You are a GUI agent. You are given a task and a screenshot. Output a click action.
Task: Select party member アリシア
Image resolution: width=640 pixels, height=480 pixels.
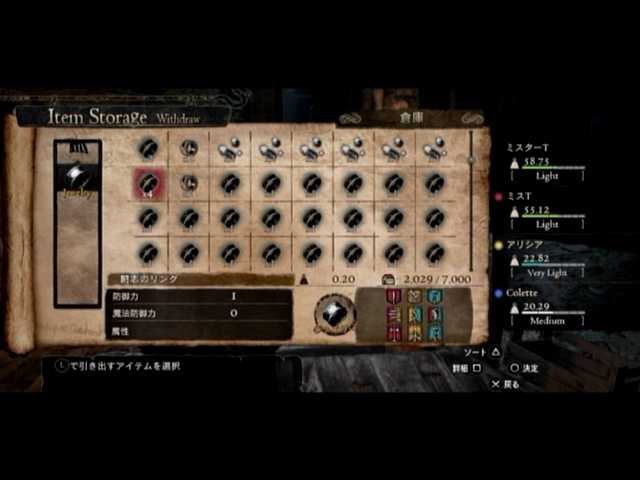(525, 244)
